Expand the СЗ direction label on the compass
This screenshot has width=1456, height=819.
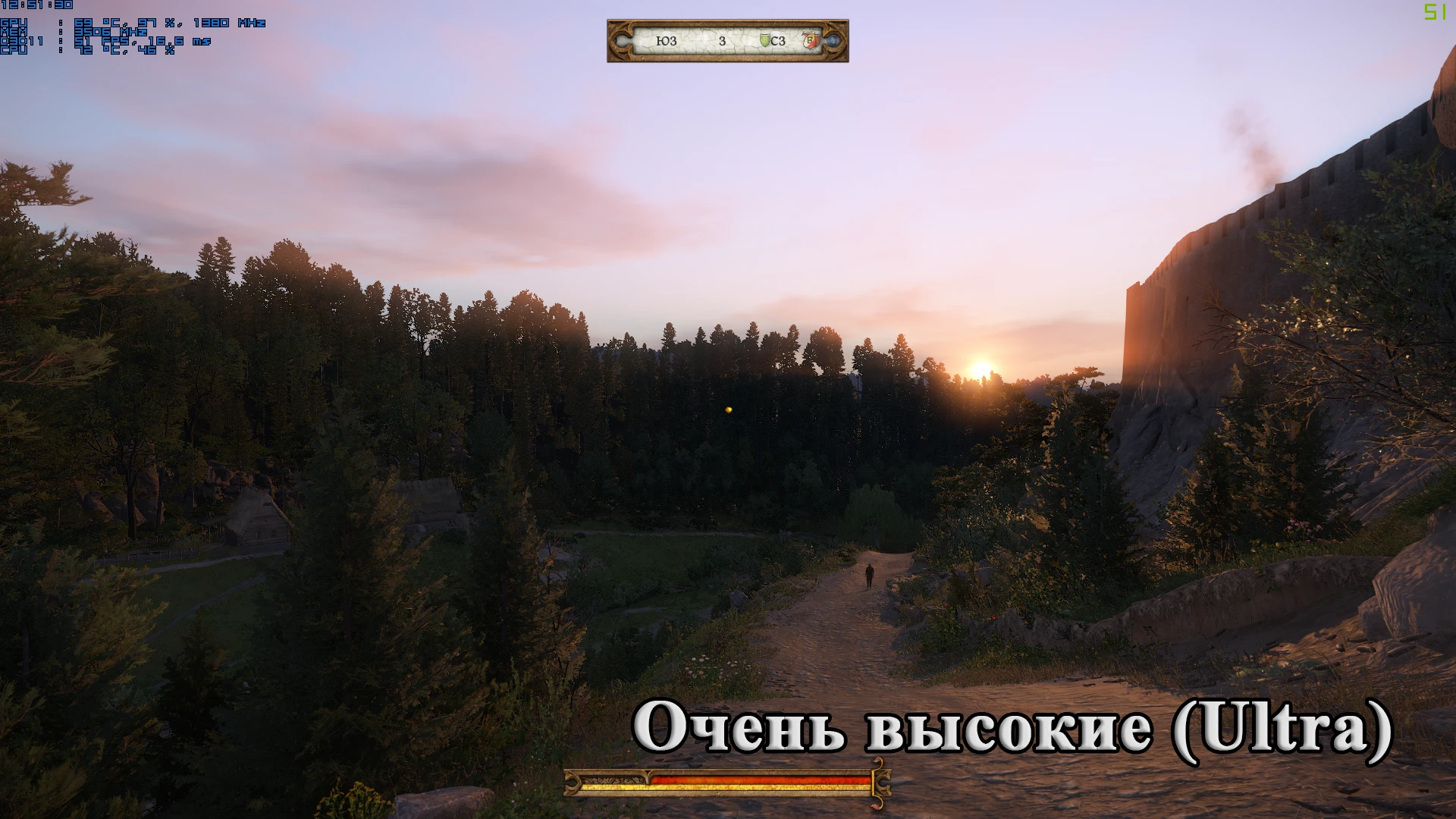[777, 42]
